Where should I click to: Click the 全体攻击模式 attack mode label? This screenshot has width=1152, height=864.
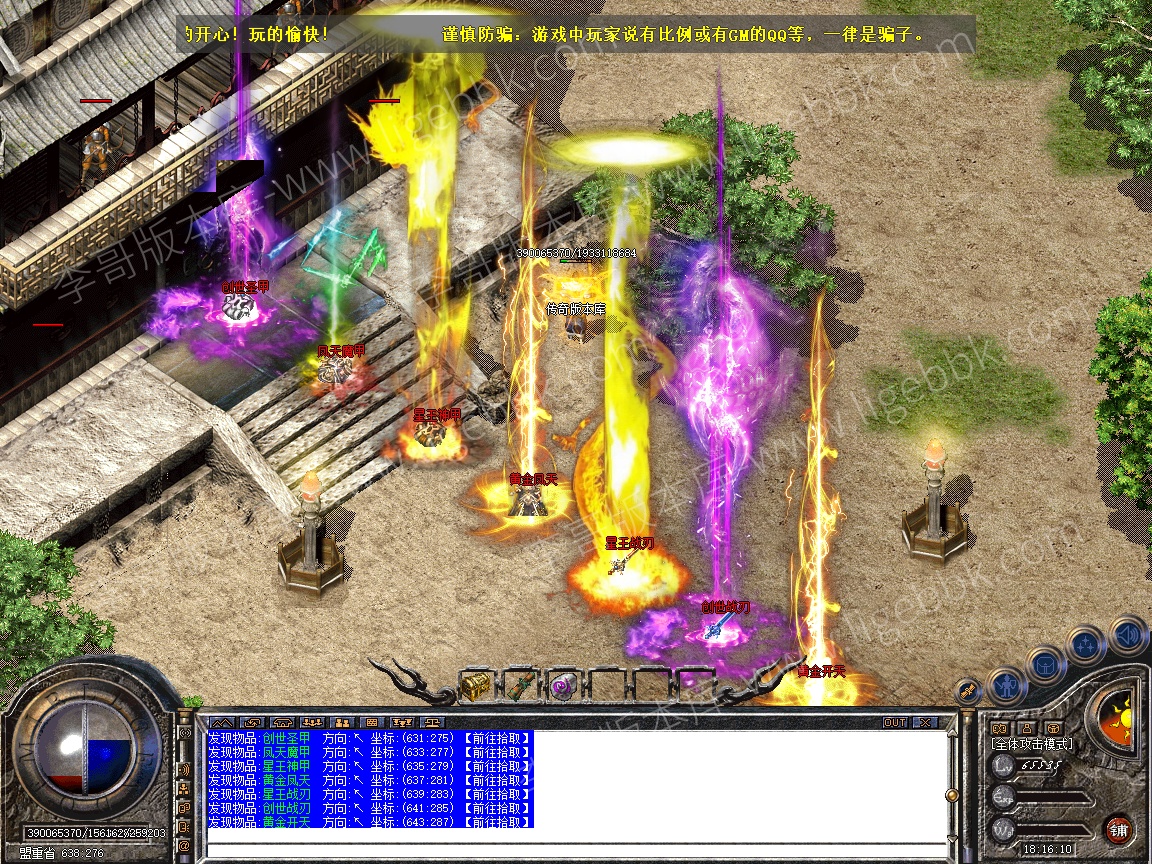pyautogui.click(x=1031, y=744)
